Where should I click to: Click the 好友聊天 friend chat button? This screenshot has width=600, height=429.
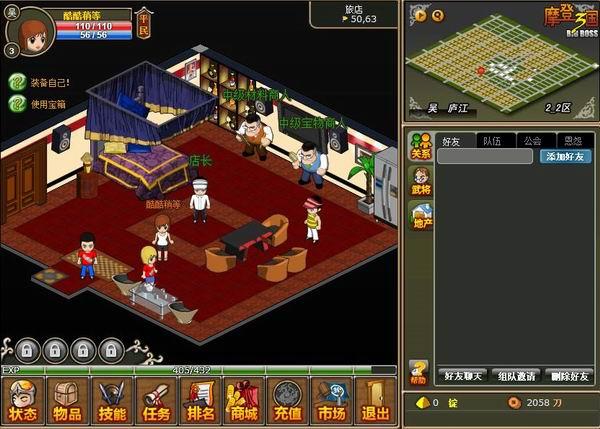463,376
